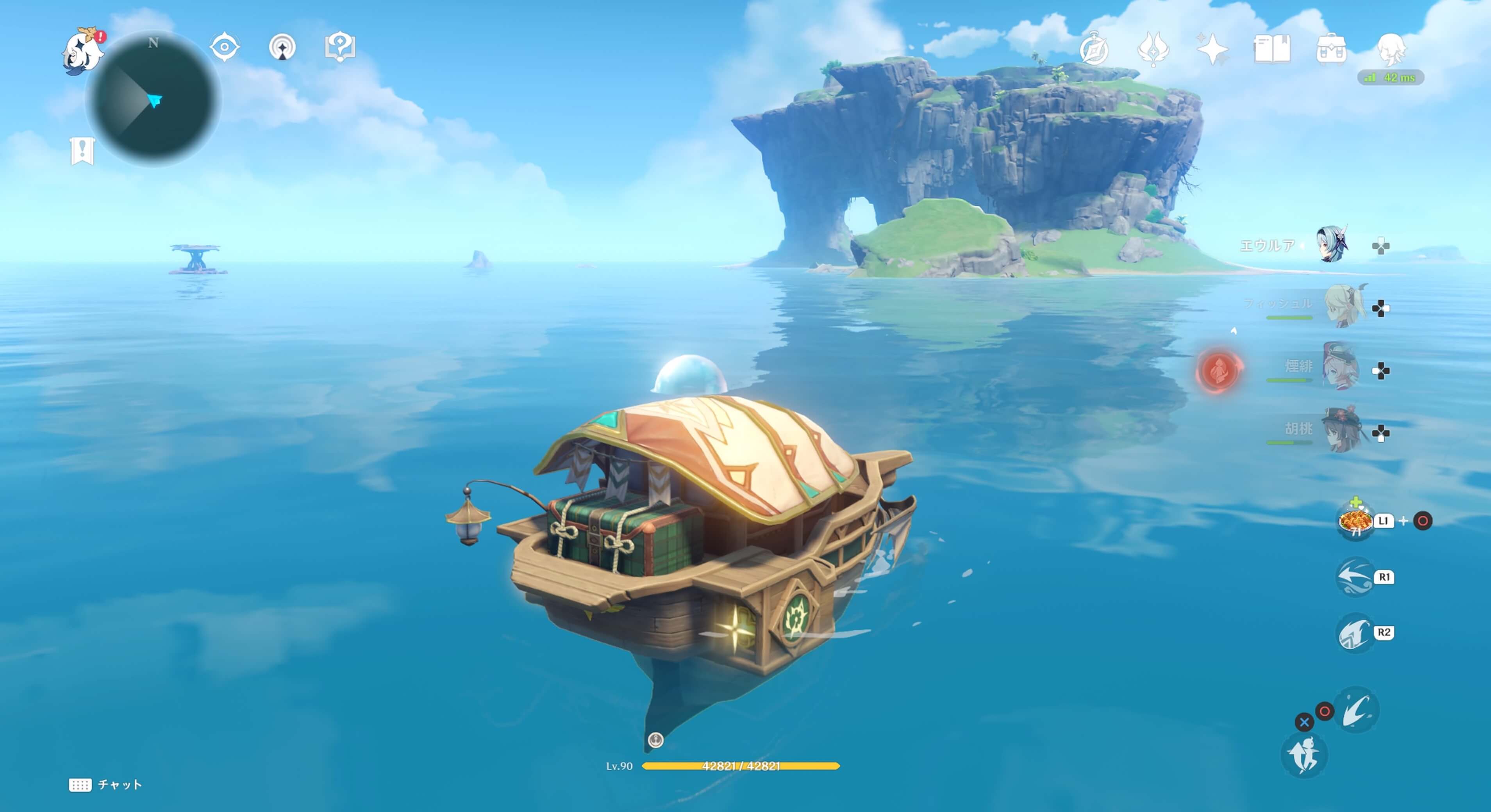Toggle the eye-shaped elemental sight icon
This screenshot has height=812, width=1491.
pos(225,47)
